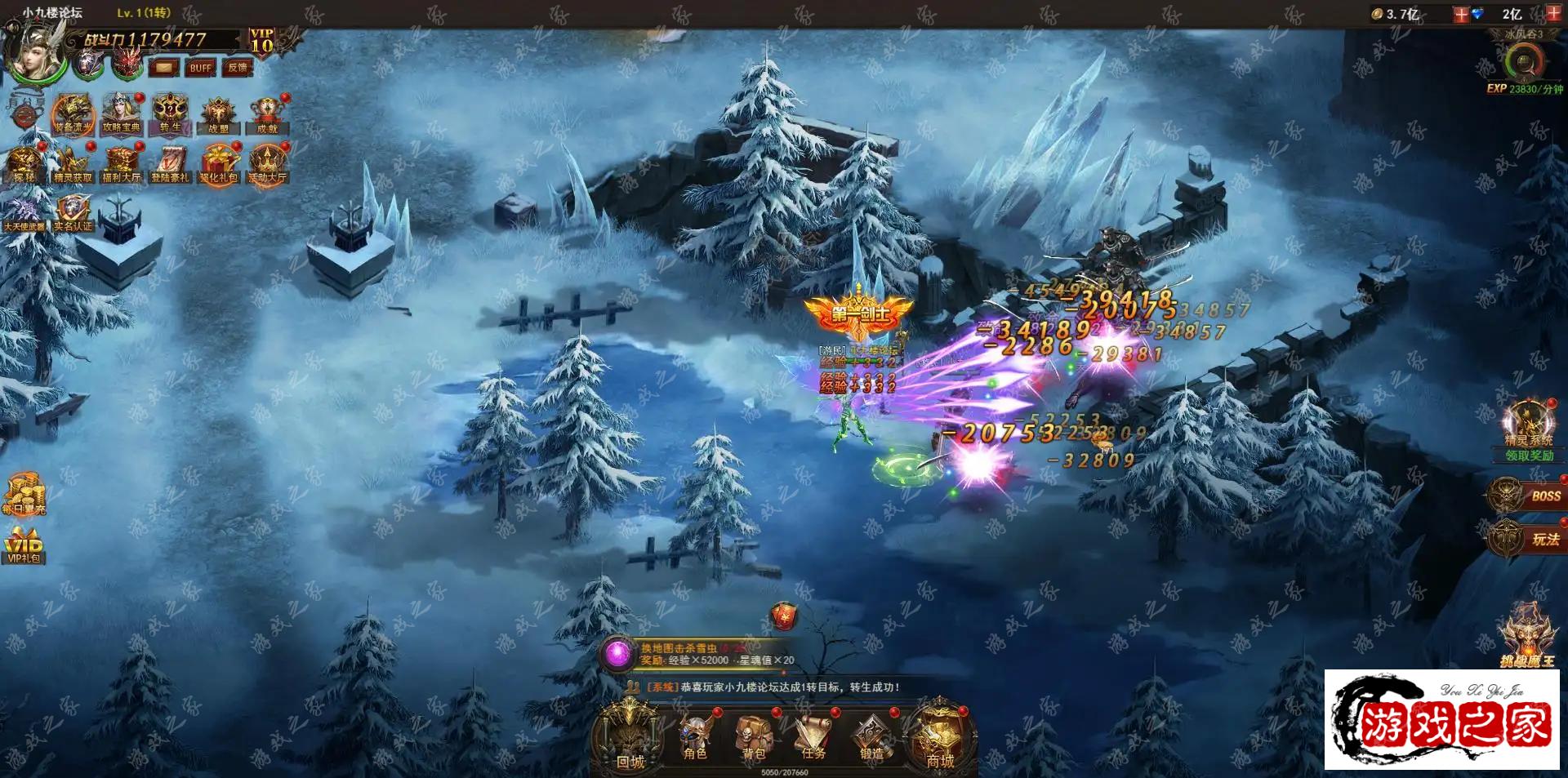Open the 转生 rebirth icon
The image size is (1568, 778).
(170, 113)
